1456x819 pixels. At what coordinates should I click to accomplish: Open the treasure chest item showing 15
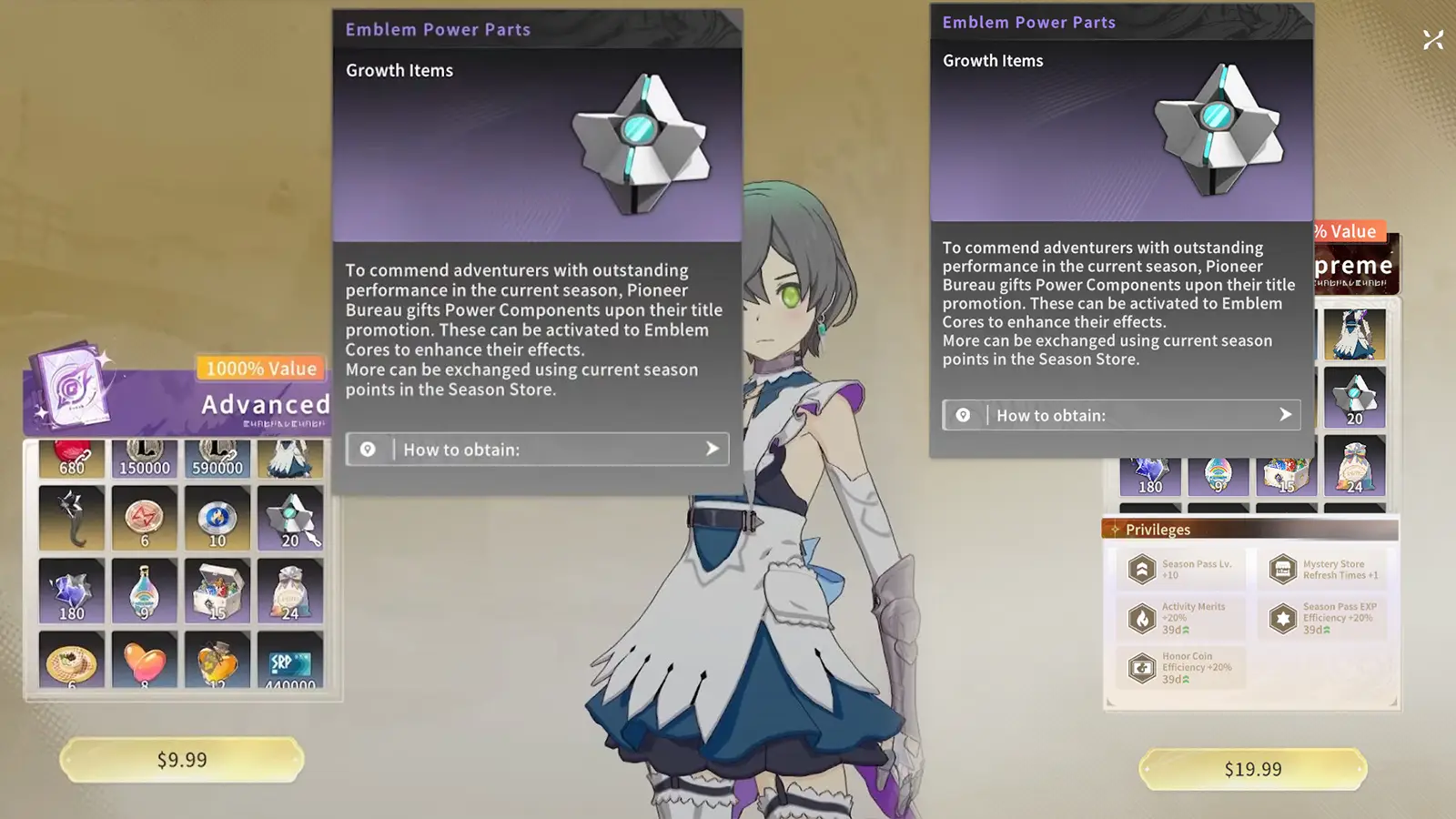click(x=216, y=590)
